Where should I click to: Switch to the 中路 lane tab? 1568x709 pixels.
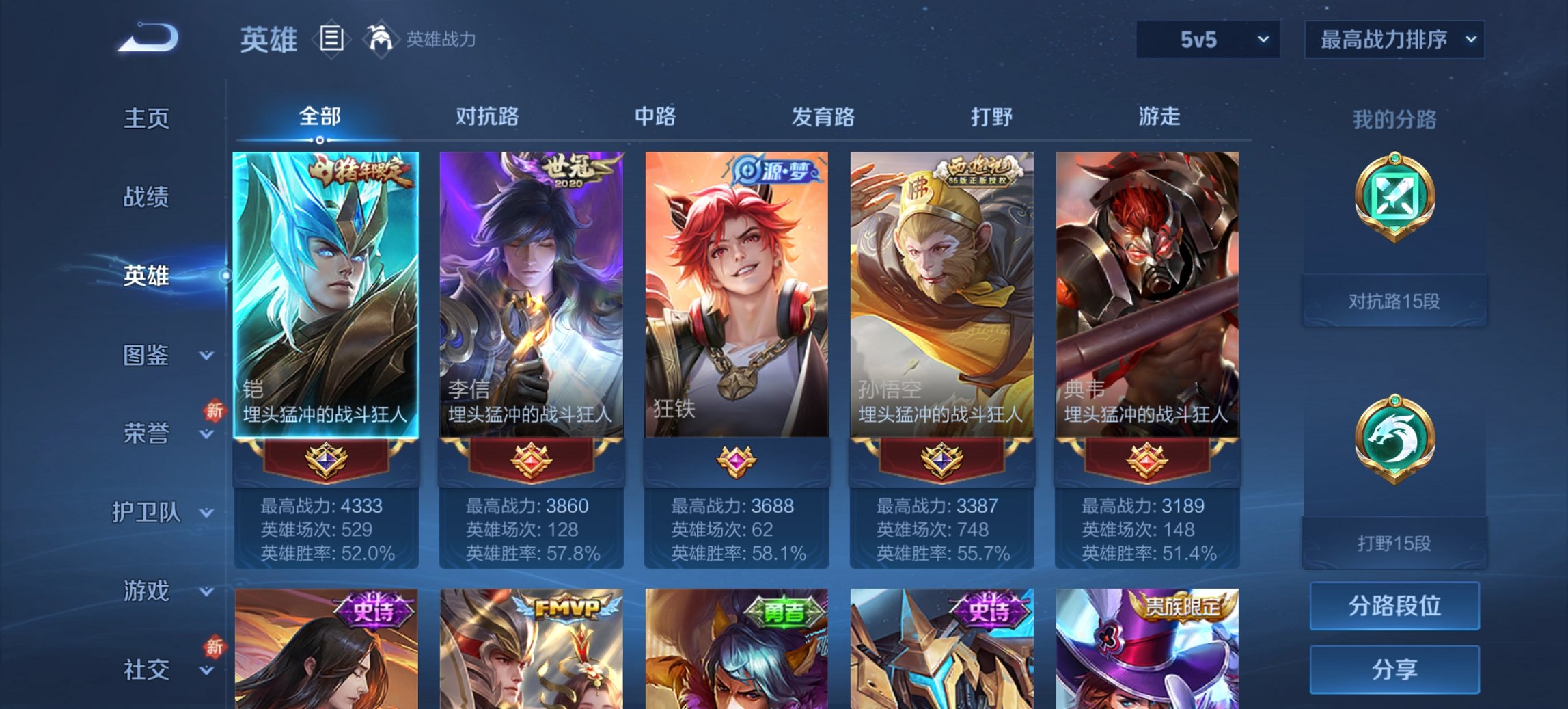coord(654,117)
